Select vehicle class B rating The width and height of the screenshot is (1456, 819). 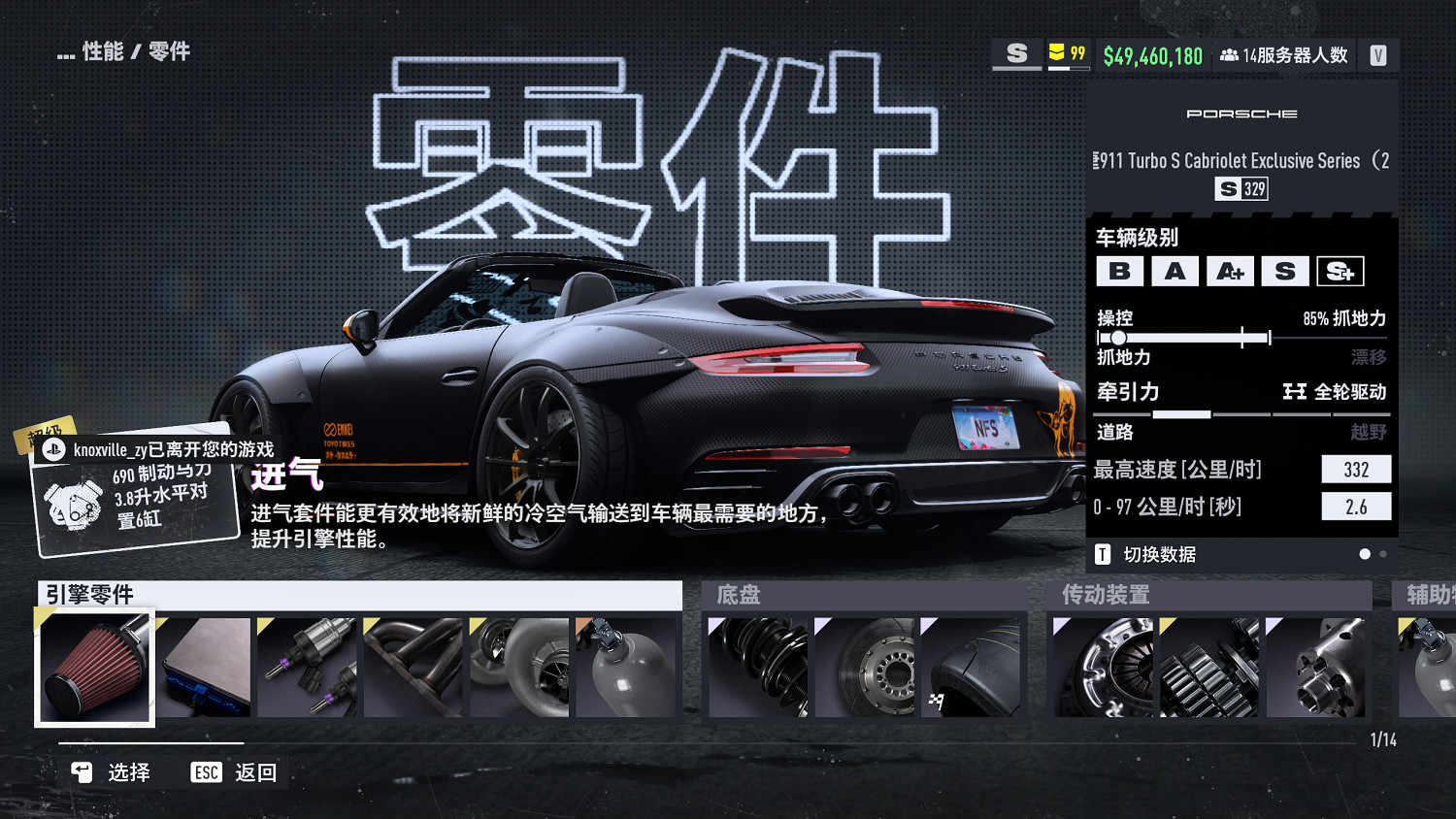[x=1121, y=271]
